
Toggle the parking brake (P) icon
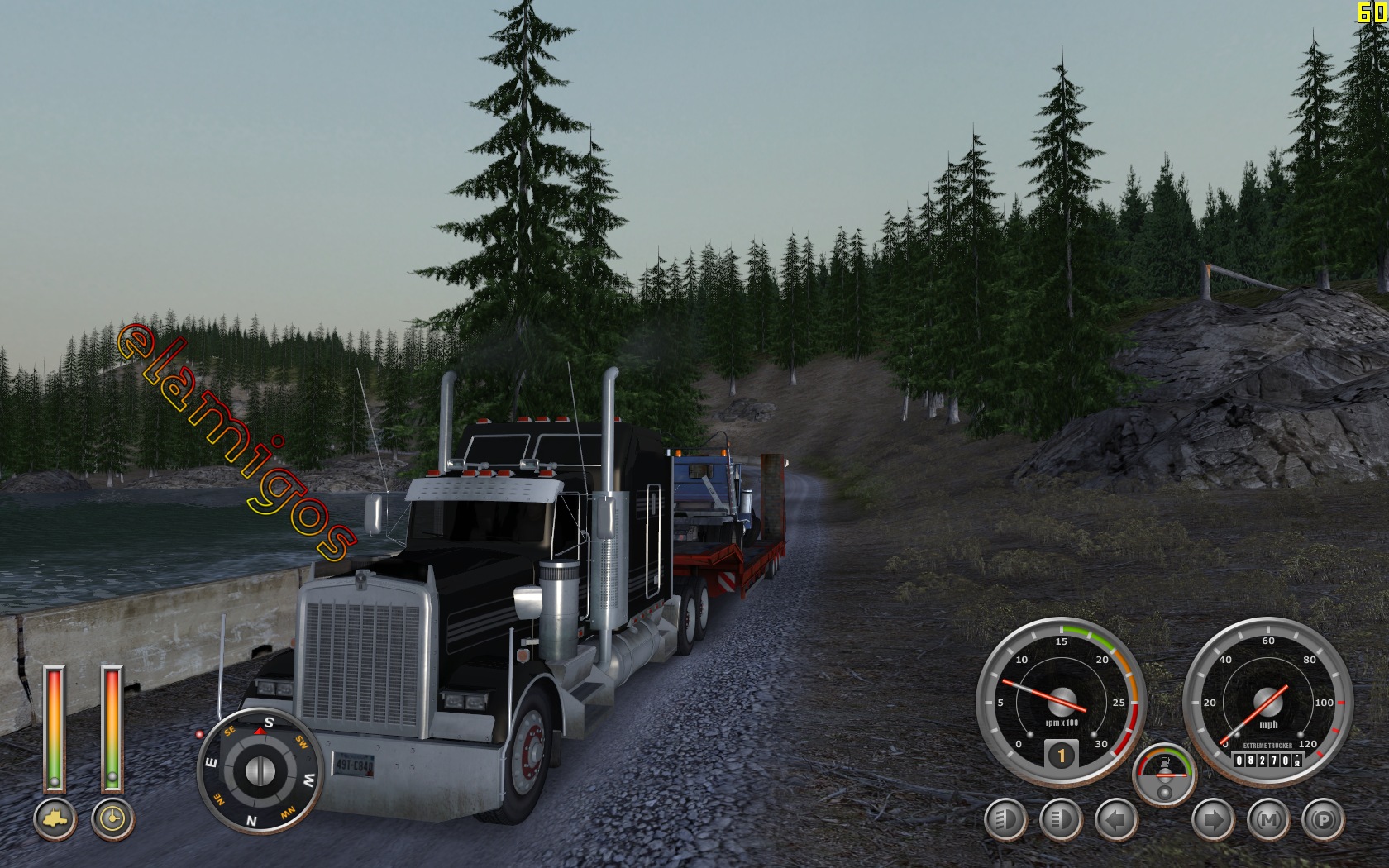click(1323, 820)
